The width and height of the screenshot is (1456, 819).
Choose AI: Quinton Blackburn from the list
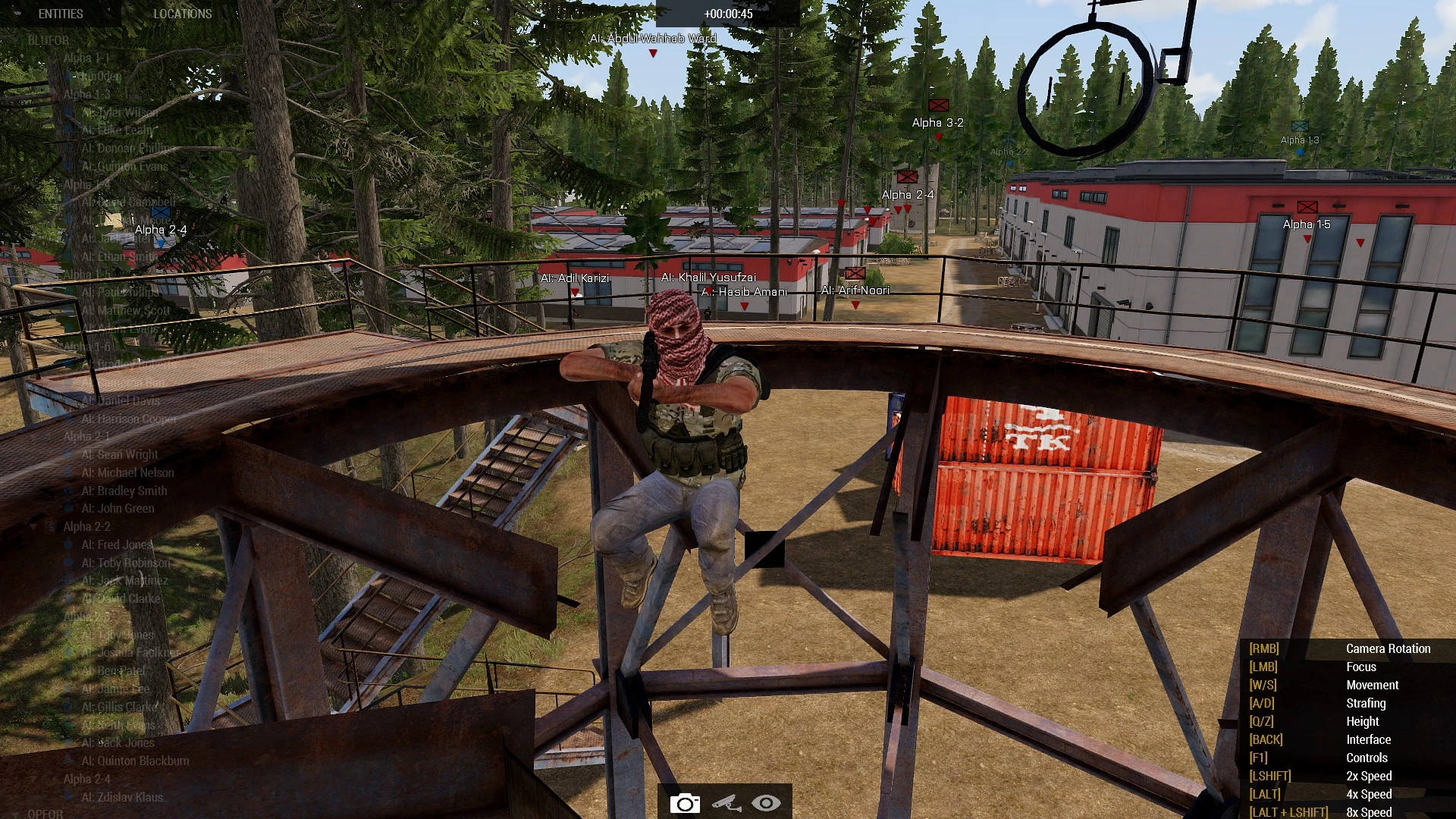[135, 761]
